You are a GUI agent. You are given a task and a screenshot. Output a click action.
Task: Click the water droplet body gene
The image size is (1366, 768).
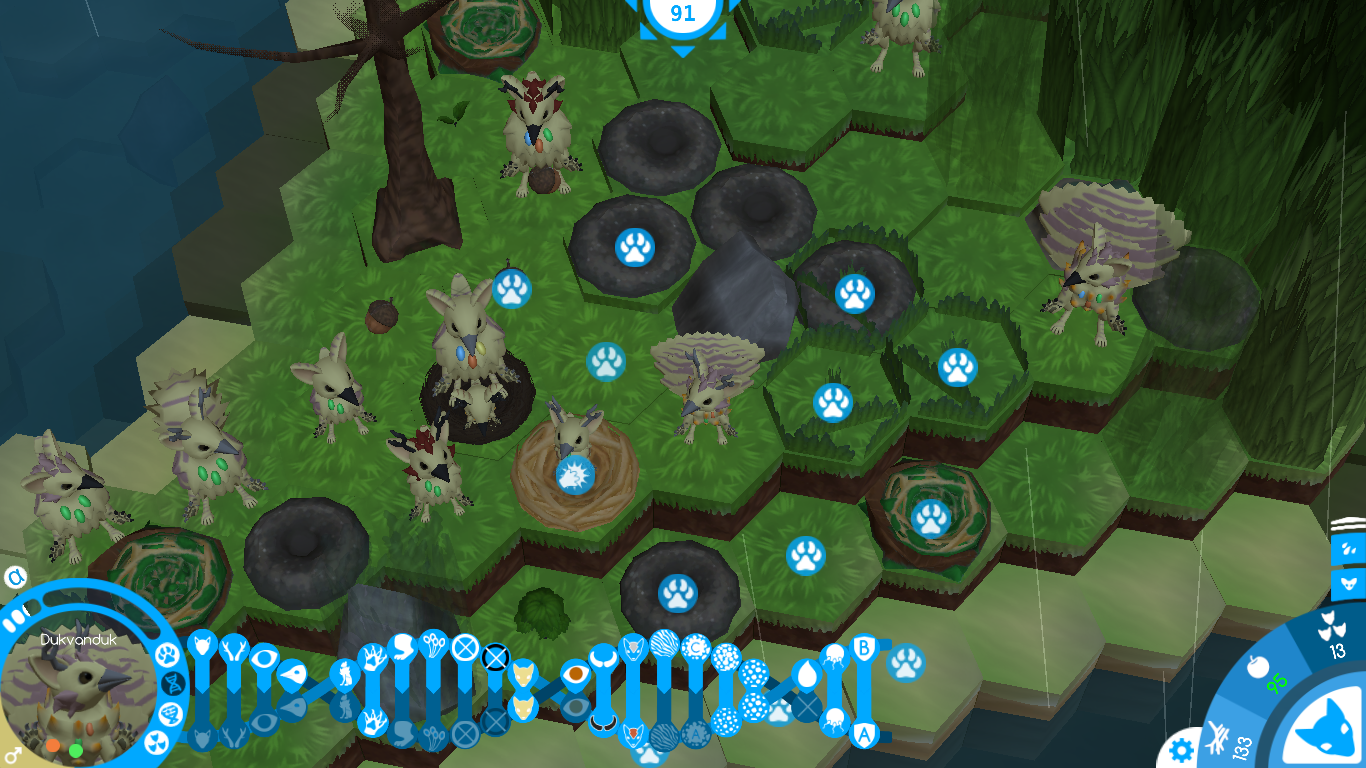(807, 674)
